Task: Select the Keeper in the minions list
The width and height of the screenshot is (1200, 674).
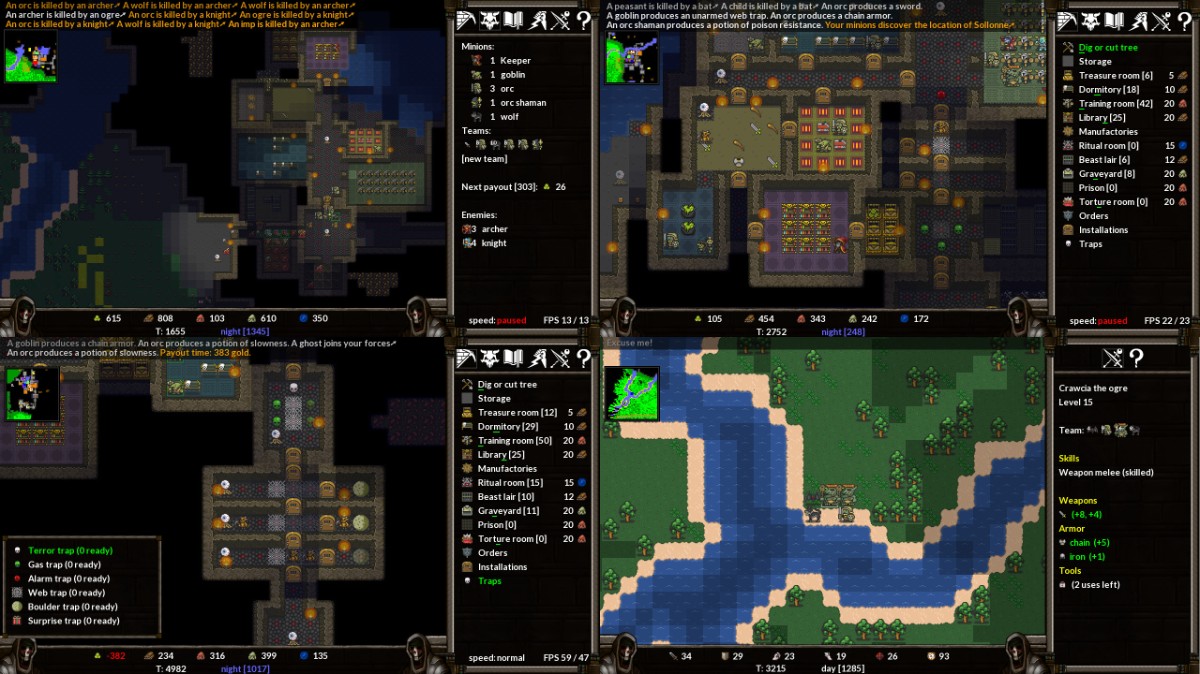Action: tap(514, 61)
